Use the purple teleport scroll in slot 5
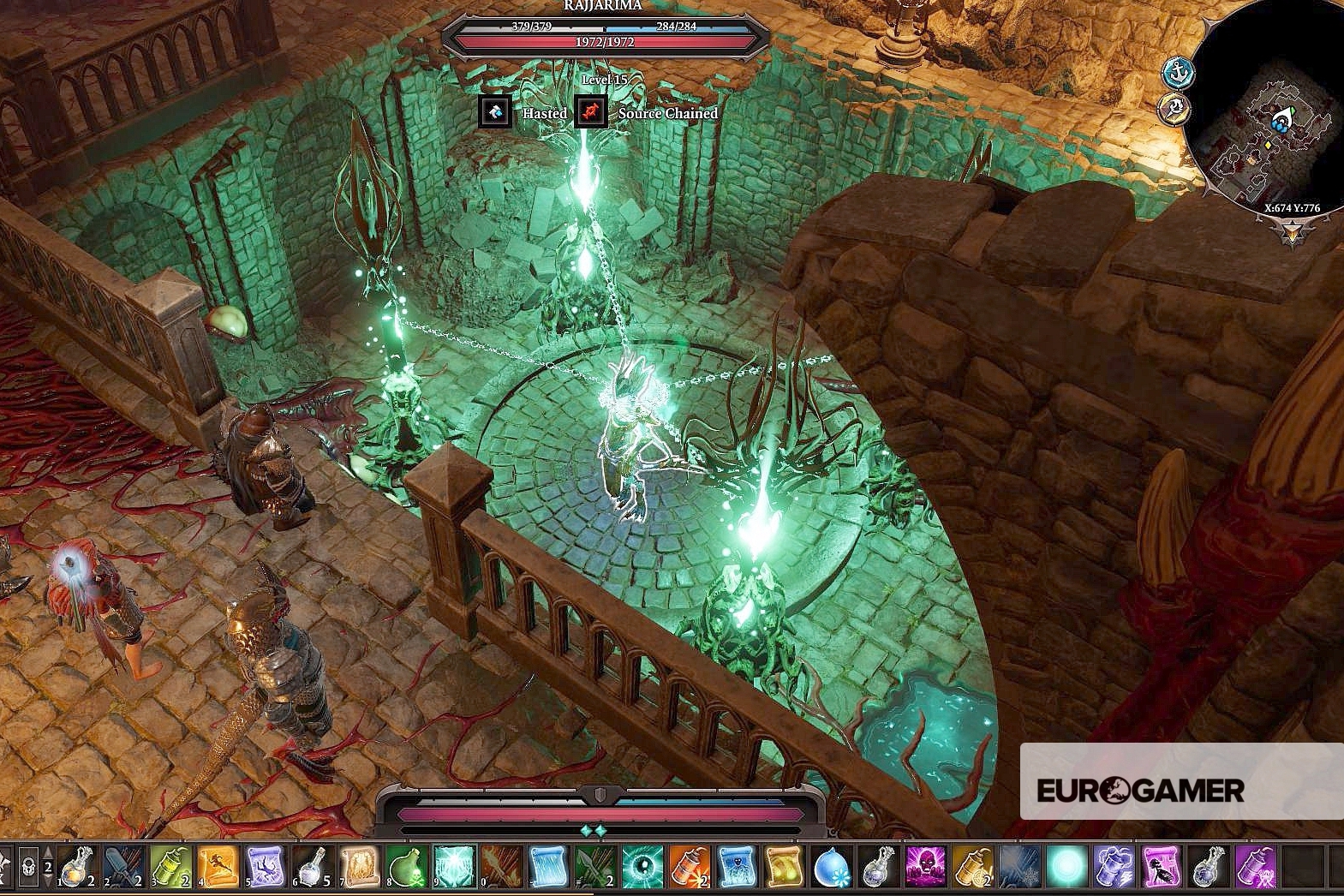 265,867
